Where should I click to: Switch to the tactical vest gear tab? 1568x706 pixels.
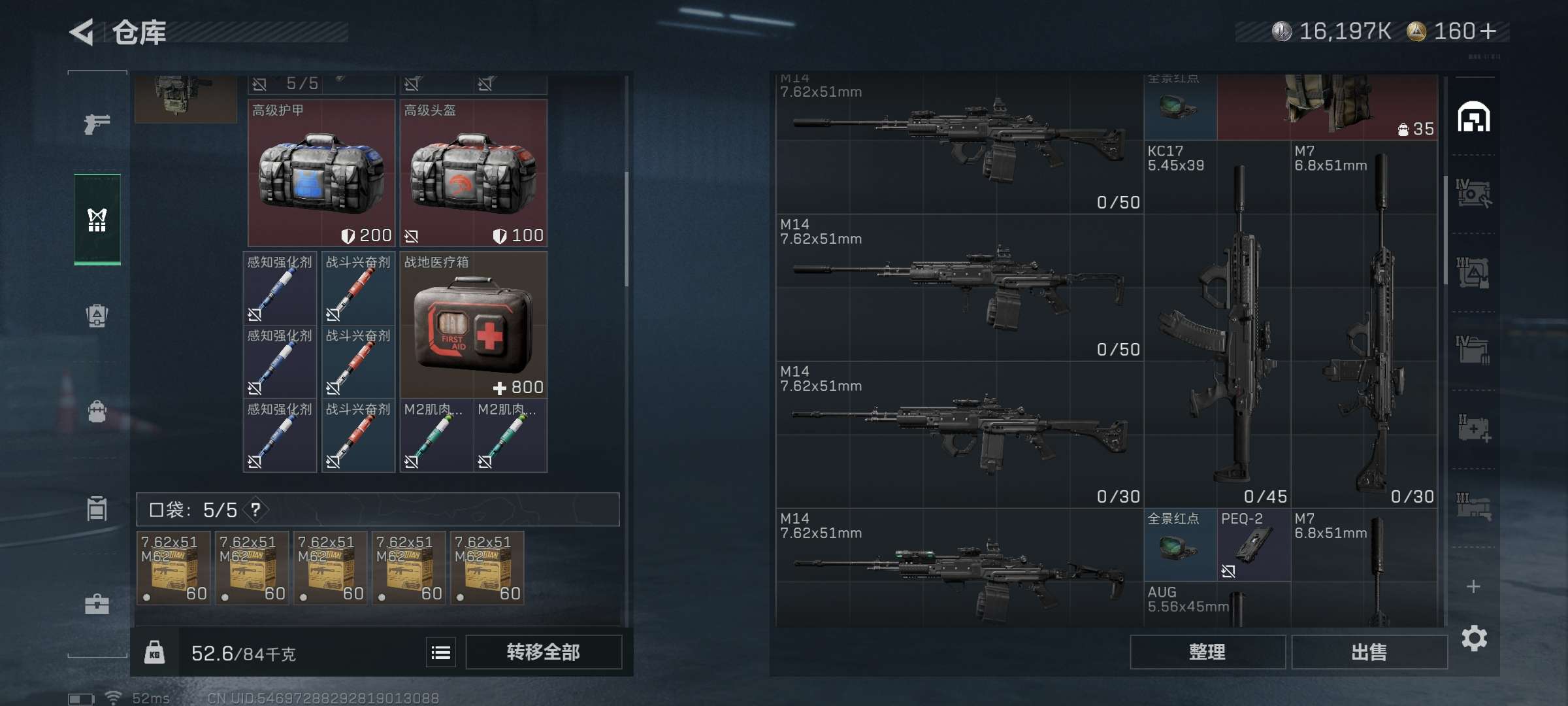point(97,220)
